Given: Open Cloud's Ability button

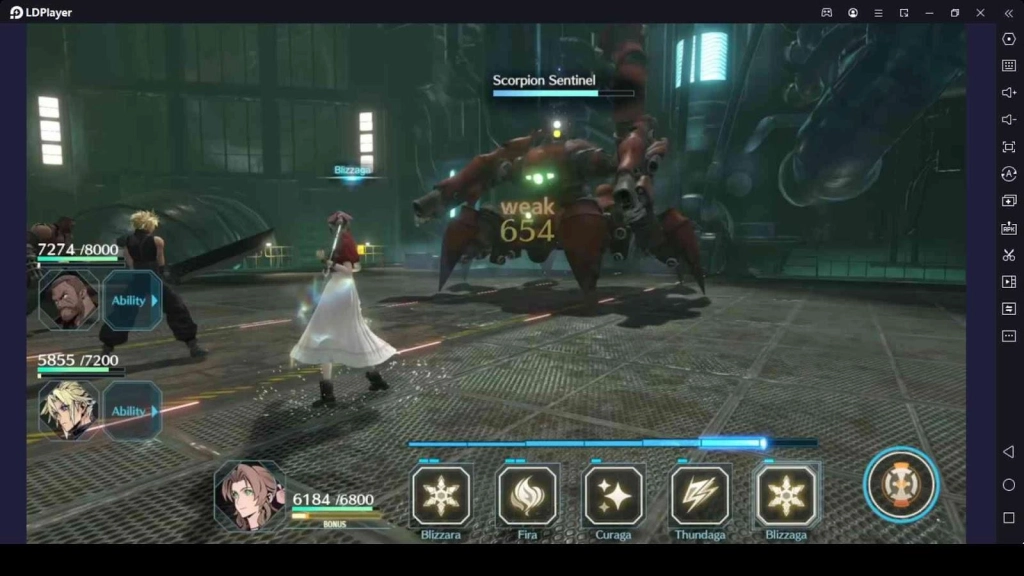Looking at the screenshot, I should (132, 411).
